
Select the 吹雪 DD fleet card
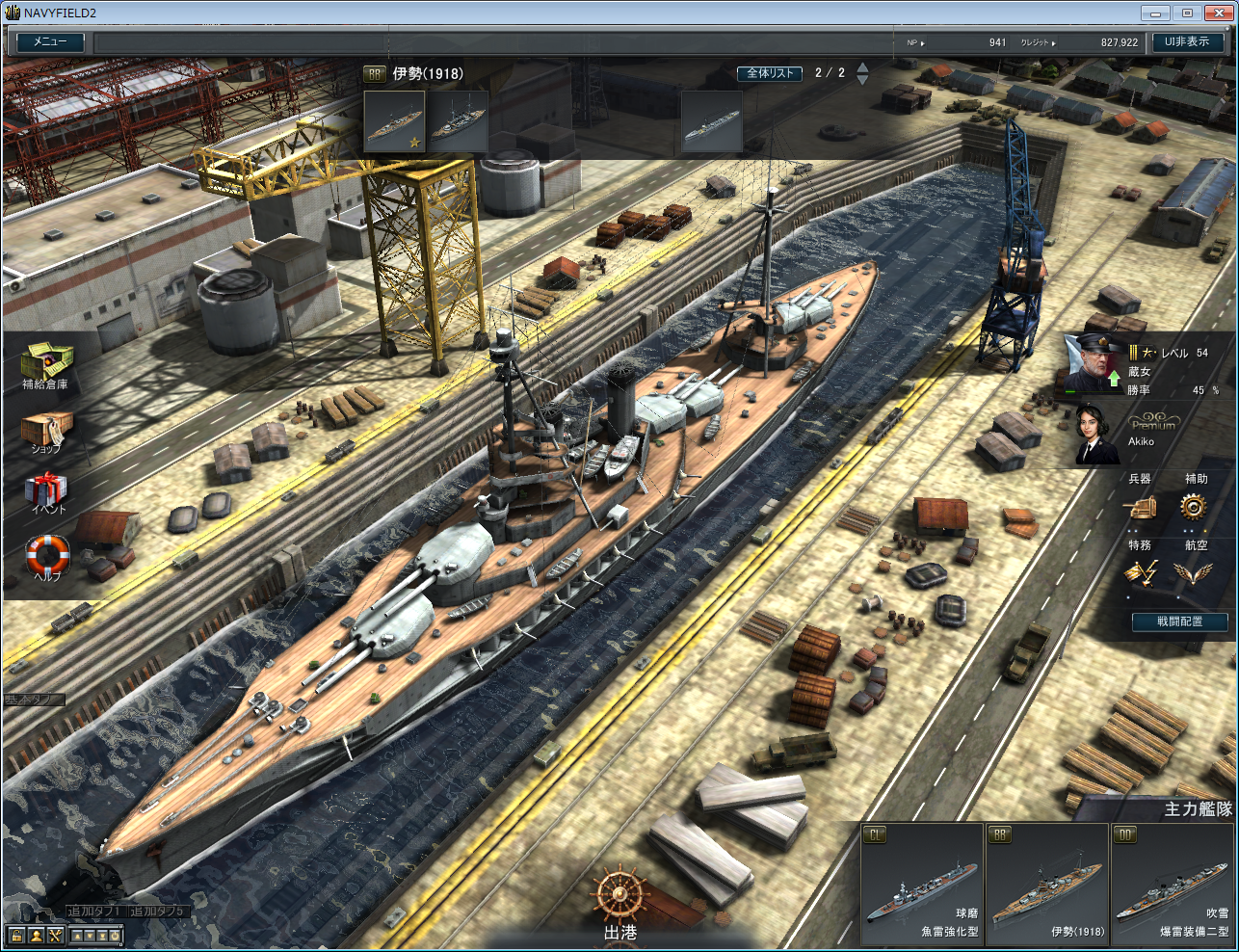tap(1171, 885)
